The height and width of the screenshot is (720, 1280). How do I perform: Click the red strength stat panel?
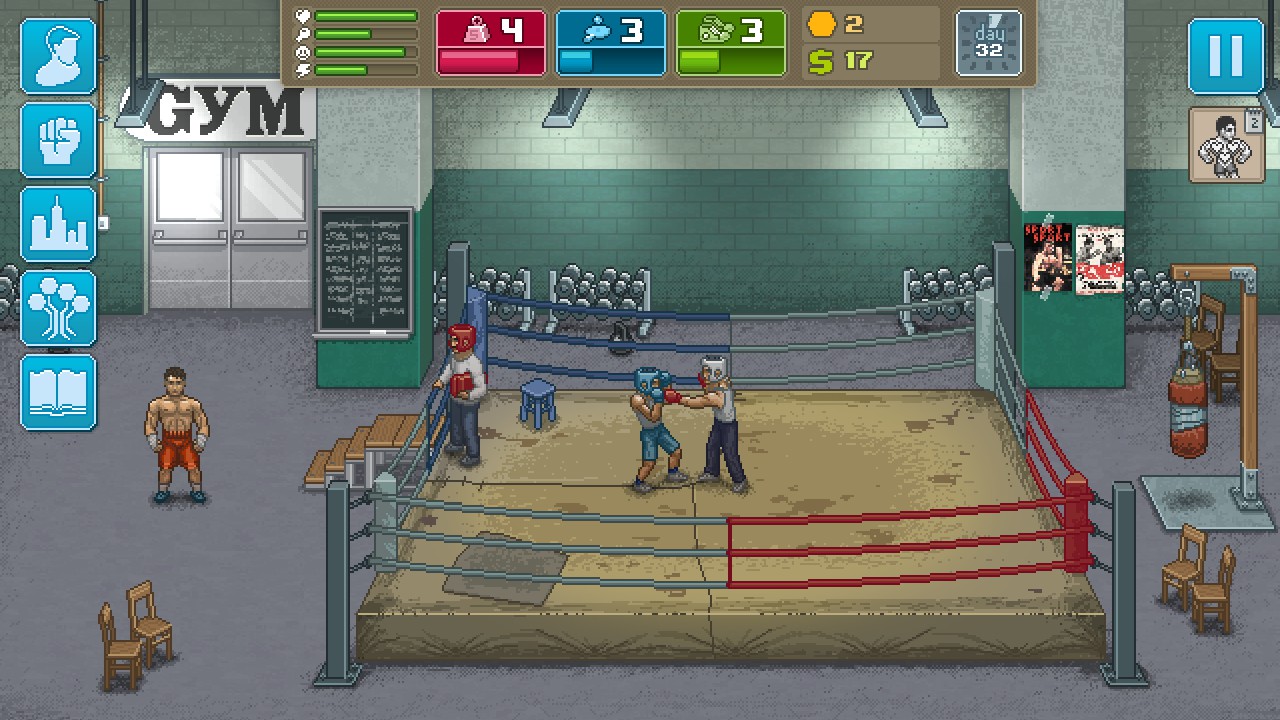(491, 43)
